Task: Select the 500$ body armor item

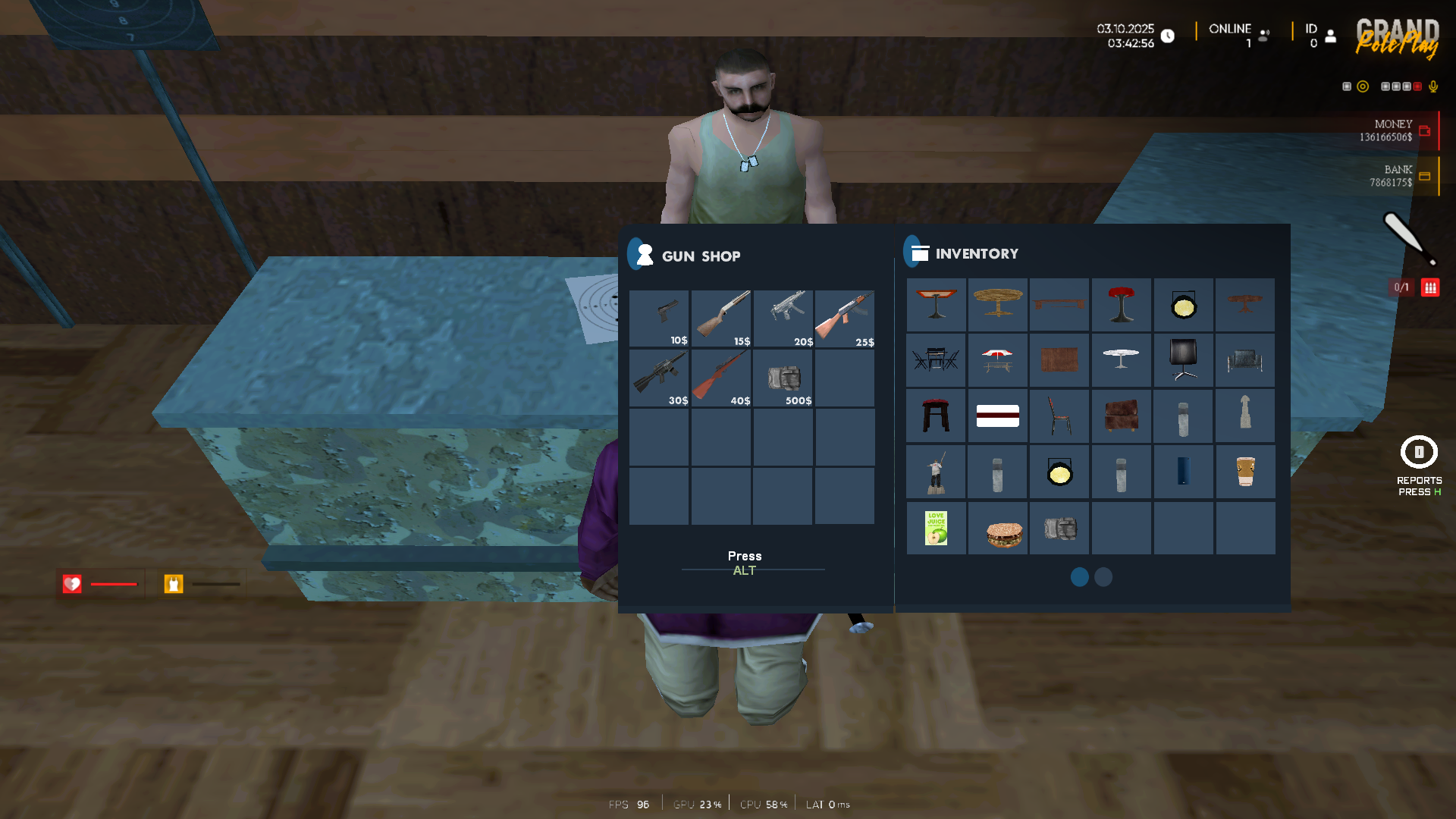Action: pyautogui.click(x=783, y=378)
